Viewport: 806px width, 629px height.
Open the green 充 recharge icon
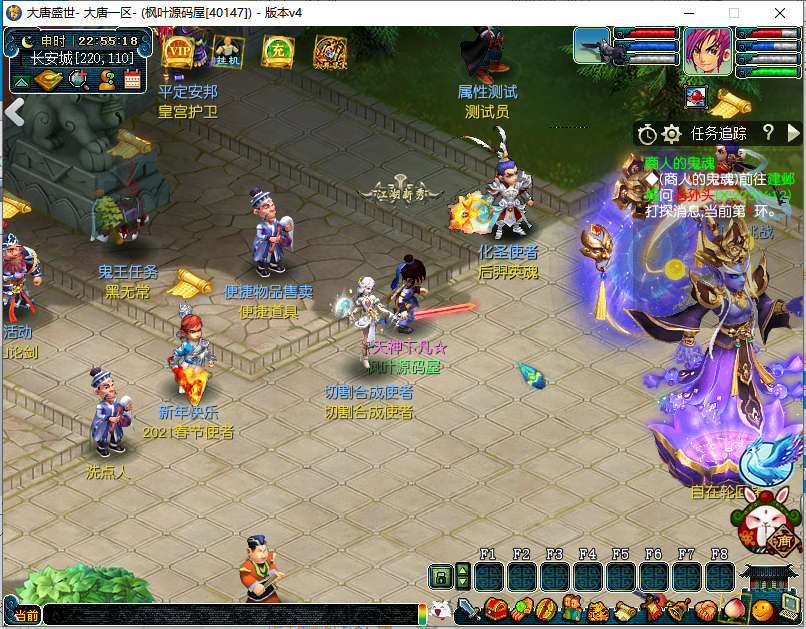coord(278,50)
